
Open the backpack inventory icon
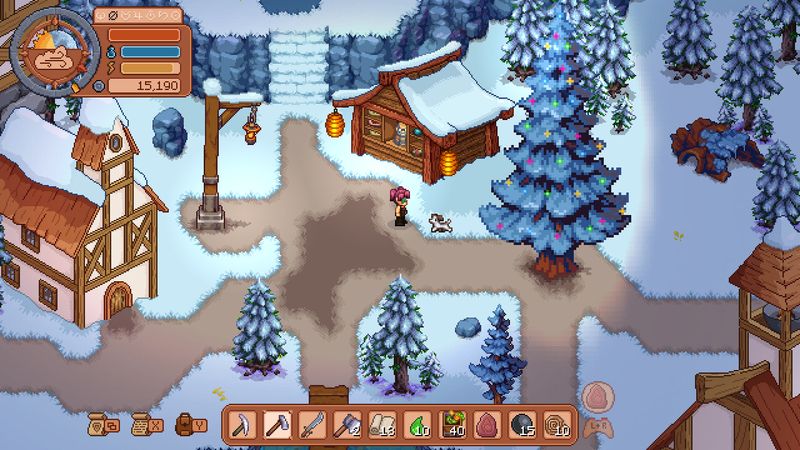tap(186, 424)
